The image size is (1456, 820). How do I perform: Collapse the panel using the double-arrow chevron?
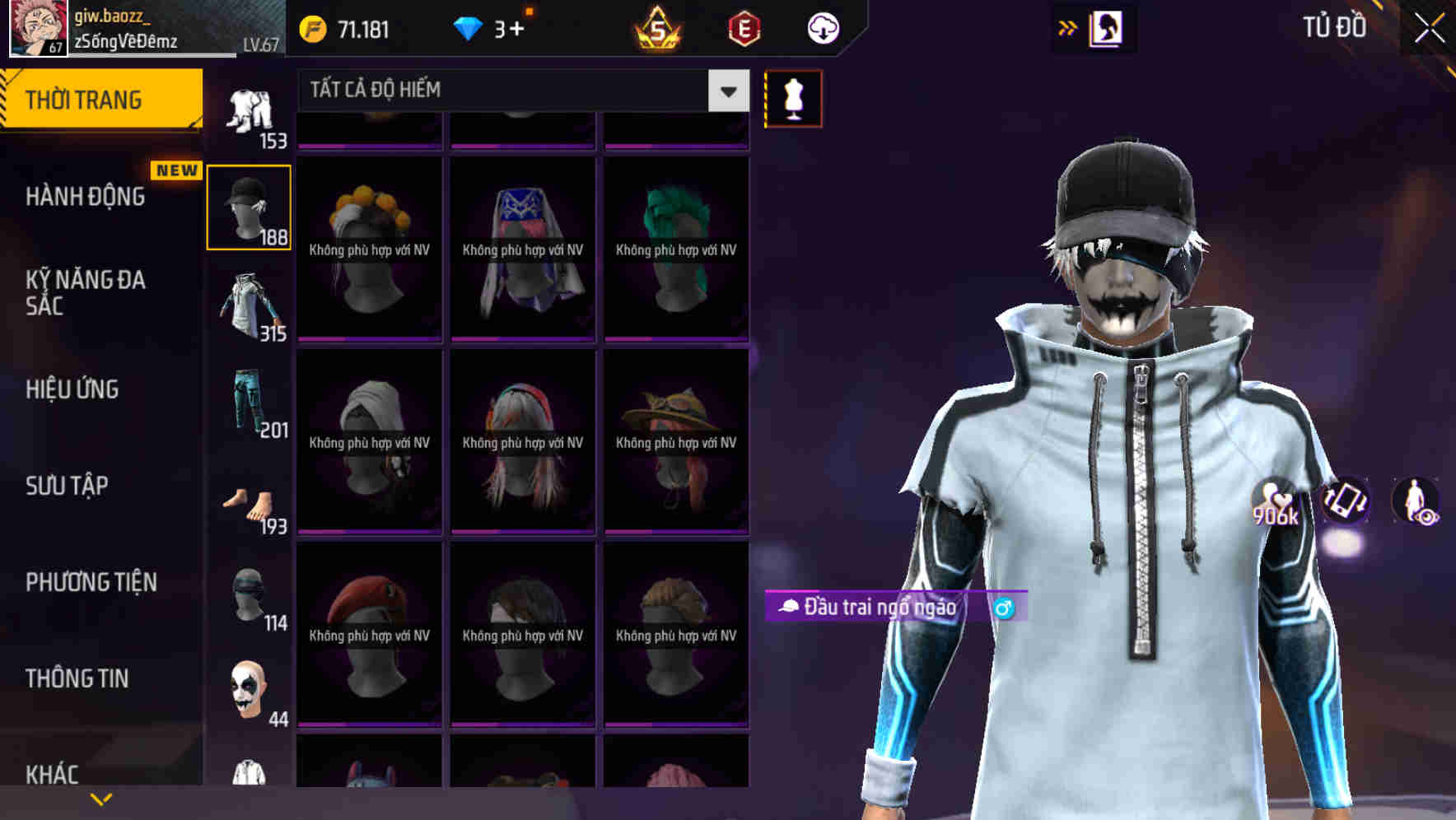1068,27
